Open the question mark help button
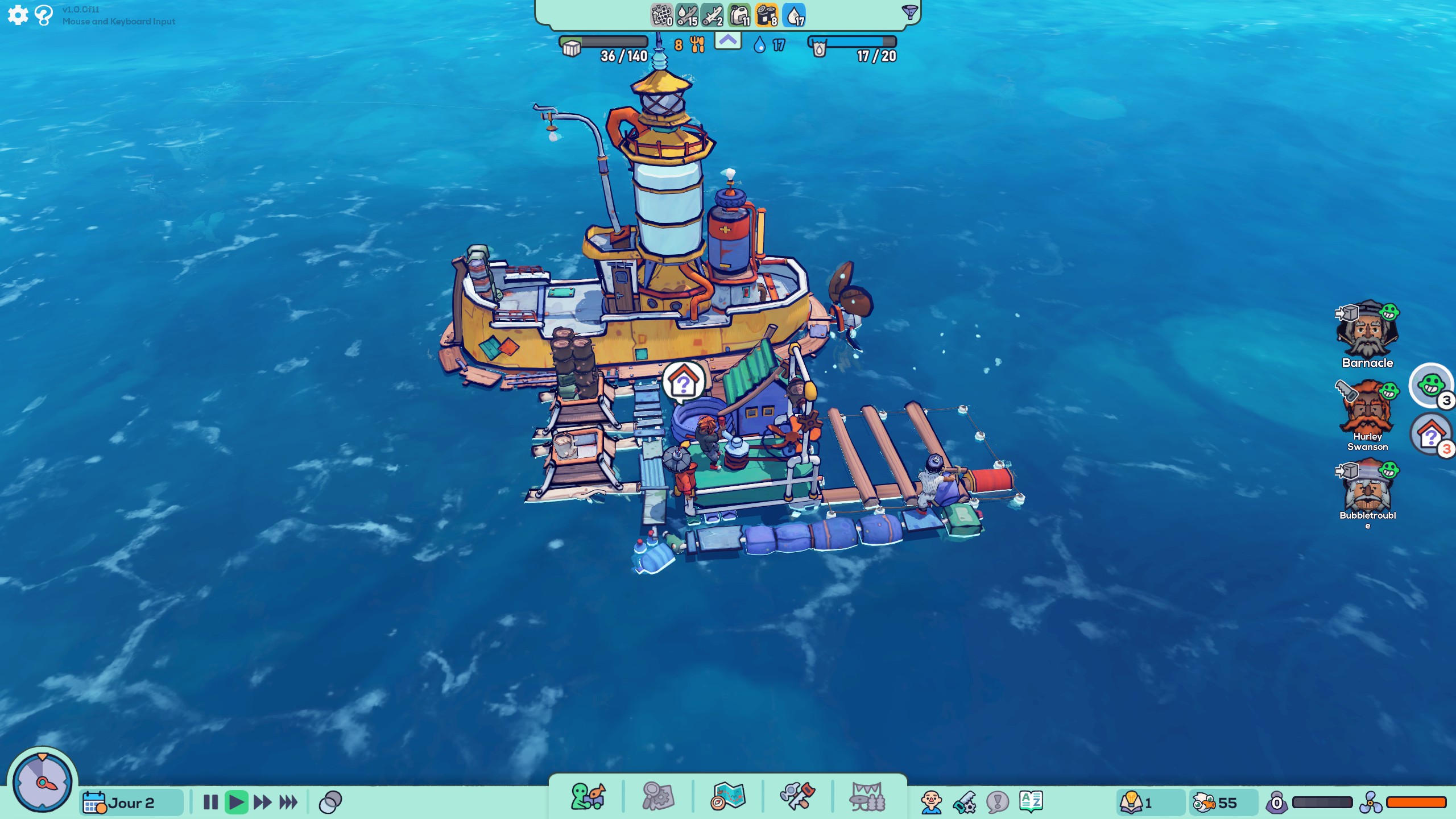The width and height of the screenshot is (1456, 819). tap(43, 15)
